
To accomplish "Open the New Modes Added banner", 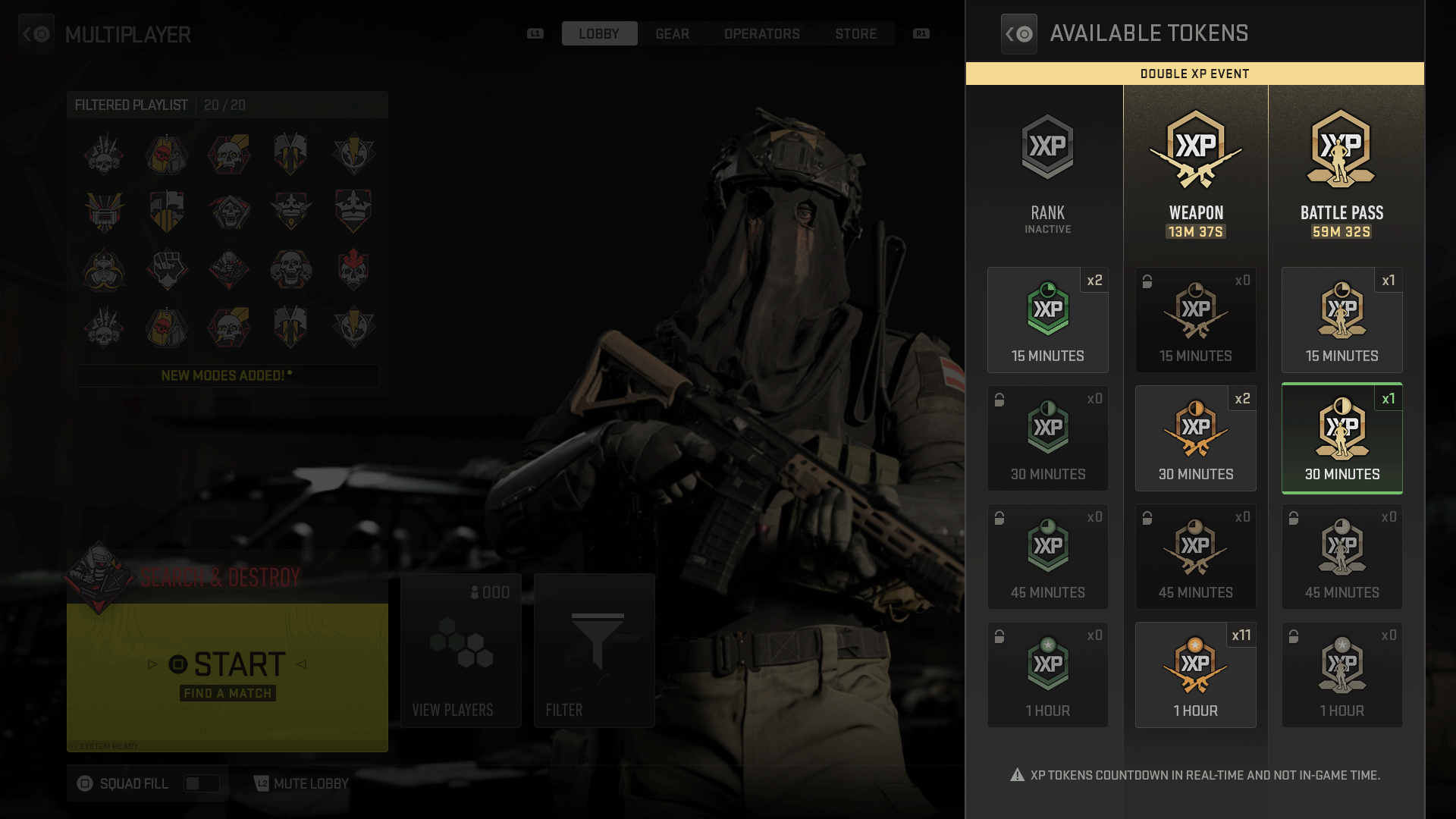I will [227, 375].
